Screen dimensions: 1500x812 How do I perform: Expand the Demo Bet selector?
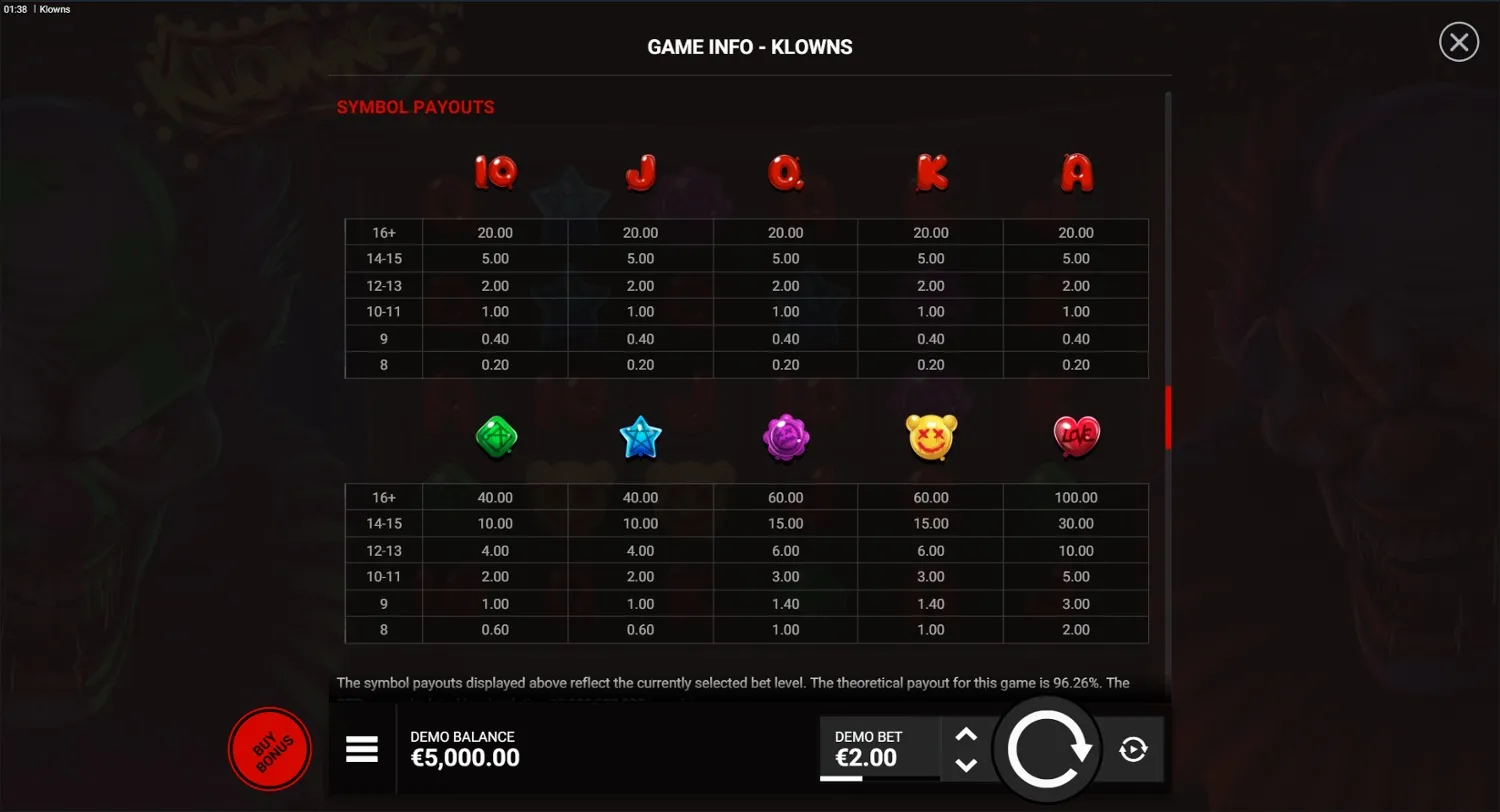pyautogui.click(x=880, y=748)
